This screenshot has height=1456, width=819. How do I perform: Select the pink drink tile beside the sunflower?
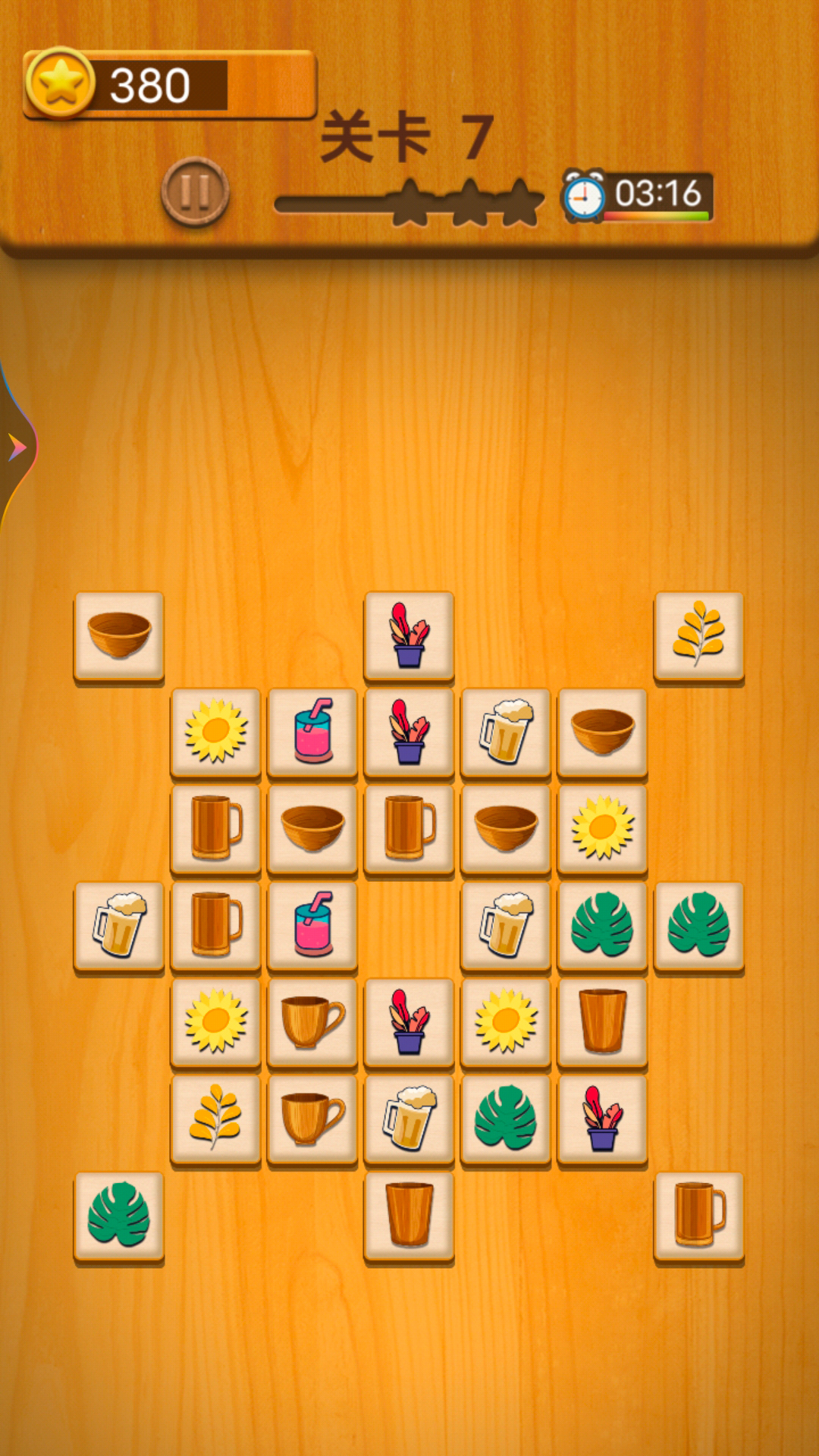point(312,731)
